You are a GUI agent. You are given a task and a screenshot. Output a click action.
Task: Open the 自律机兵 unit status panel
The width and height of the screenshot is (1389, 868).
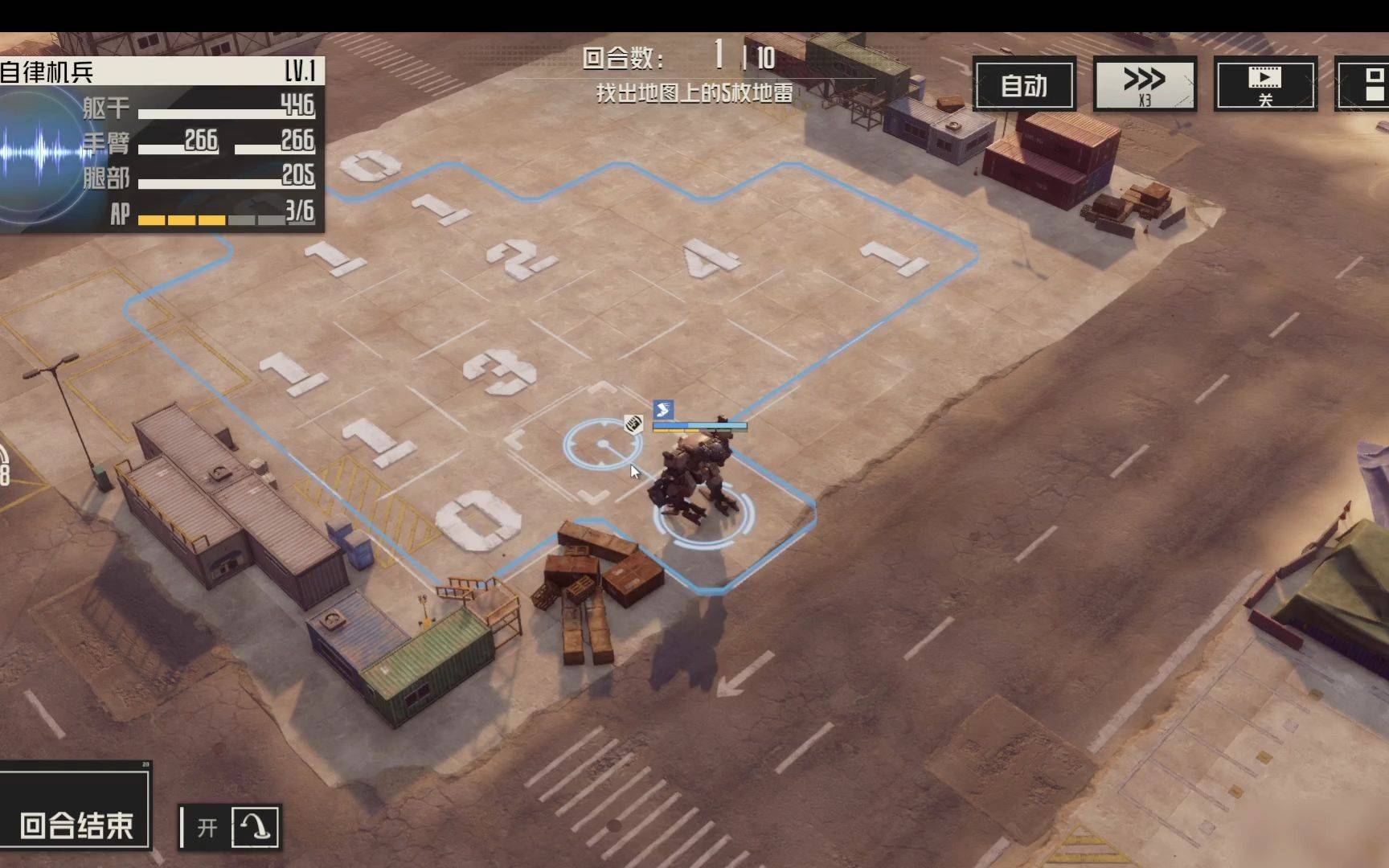click(x=161, y=145)
